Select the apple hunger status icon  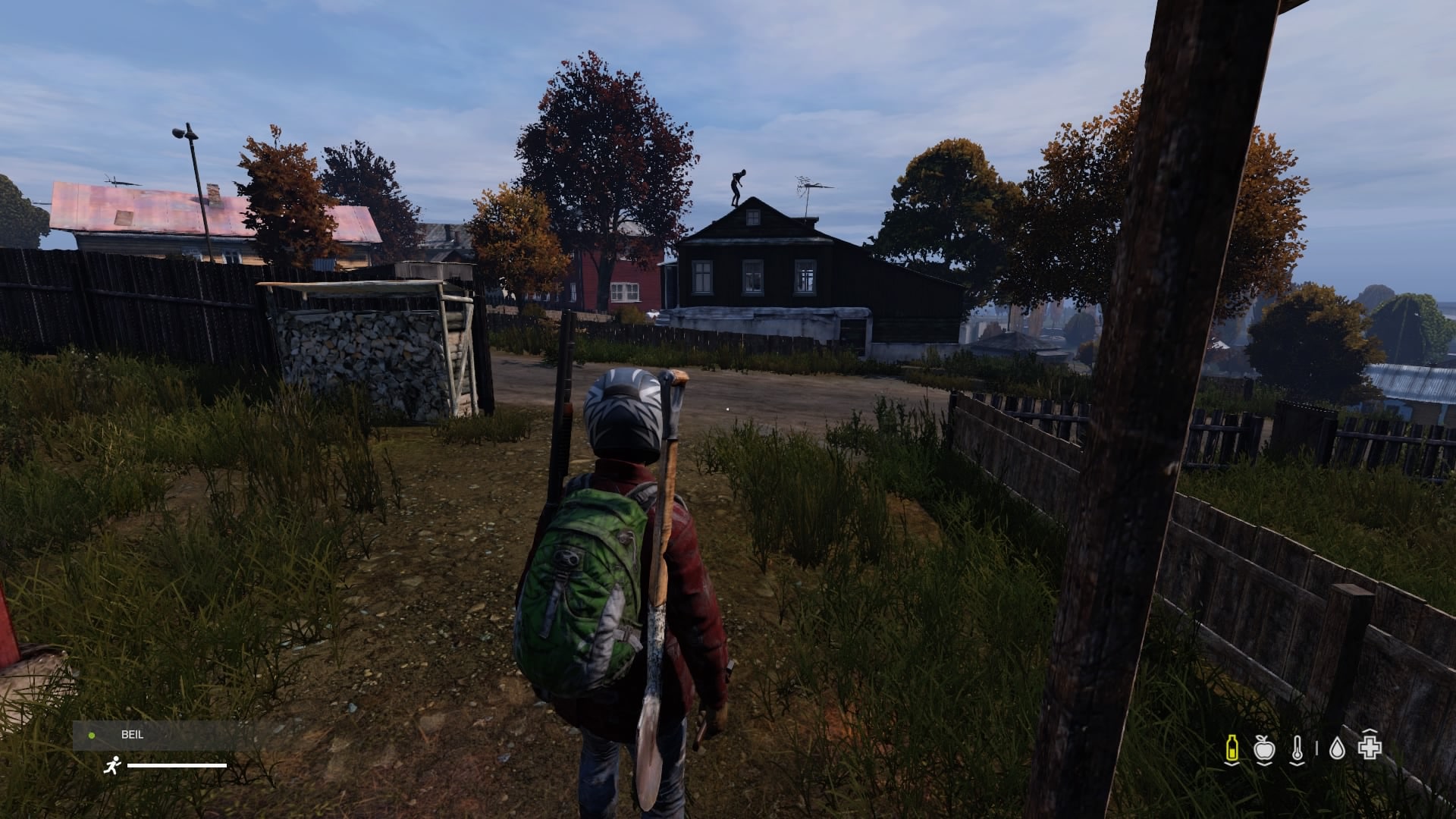click(1264, 748)
